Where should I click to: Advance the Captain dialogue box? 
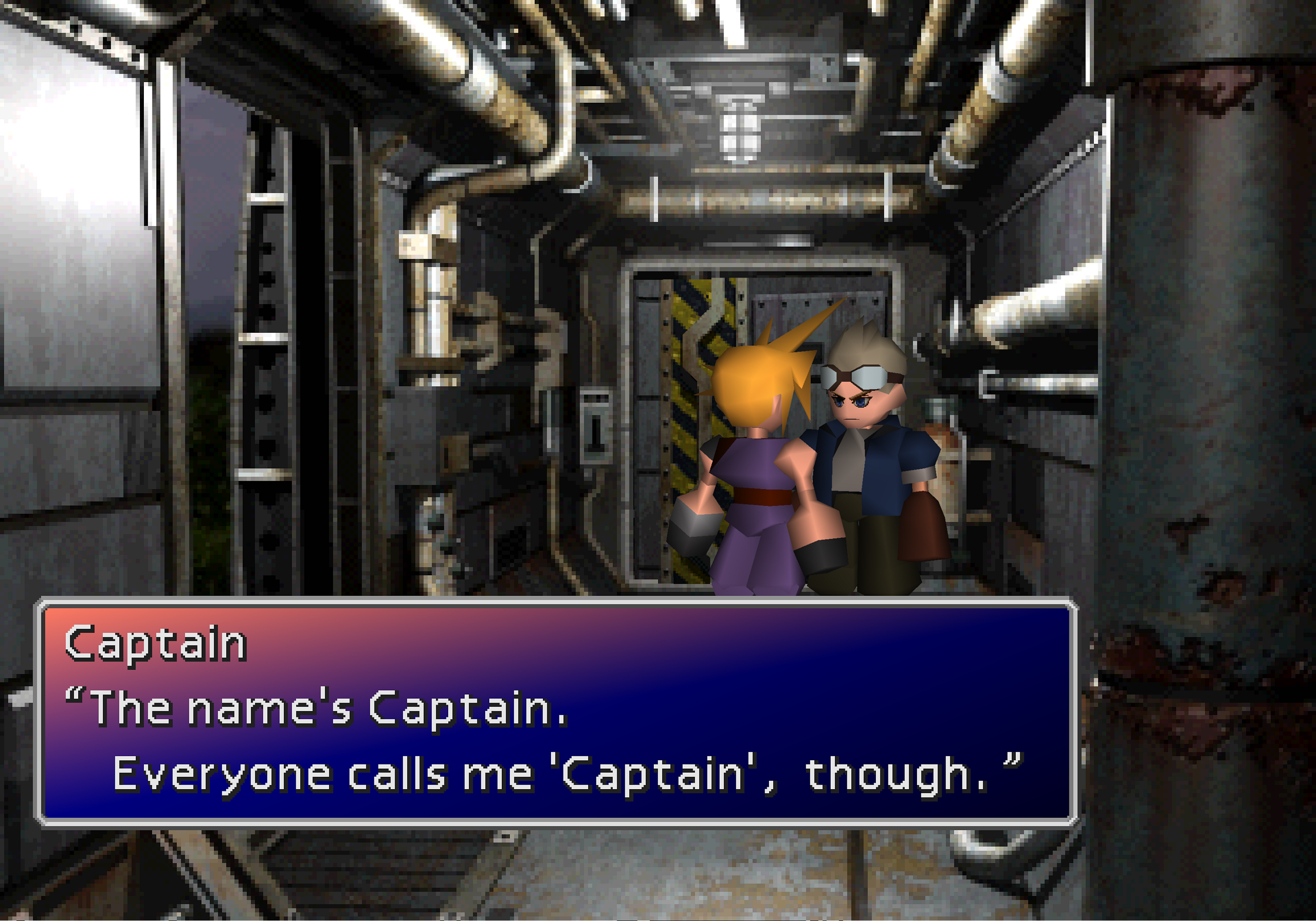pyautogui.click(x=556, y=712)
